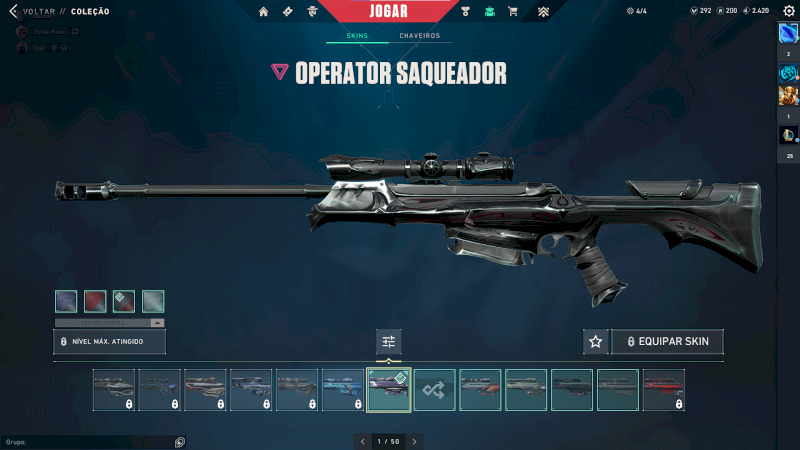
Task: Click the red JOGAR play button
Action: 387,10
